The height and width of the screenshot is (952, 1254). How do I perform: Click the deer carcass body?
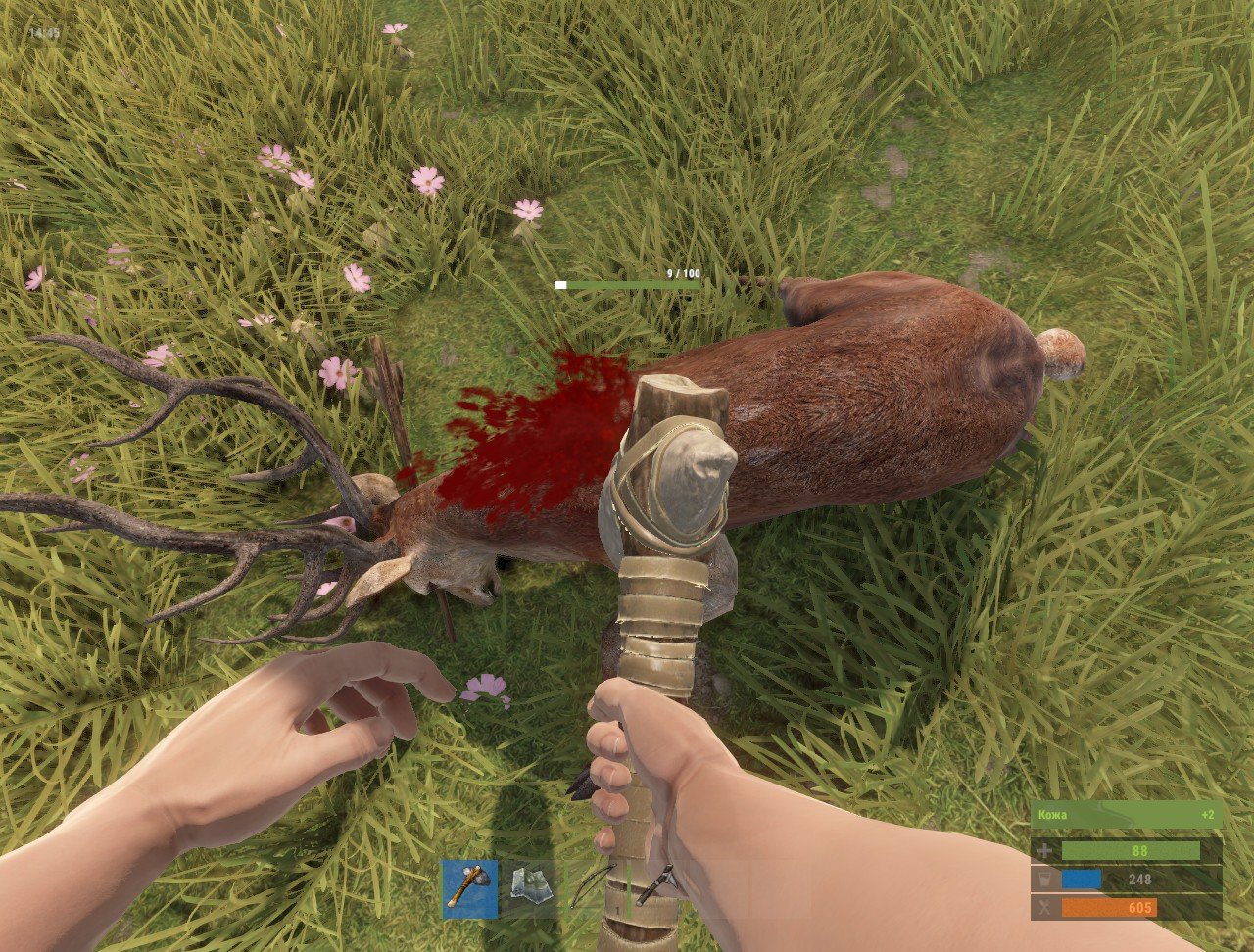point(862,392)
